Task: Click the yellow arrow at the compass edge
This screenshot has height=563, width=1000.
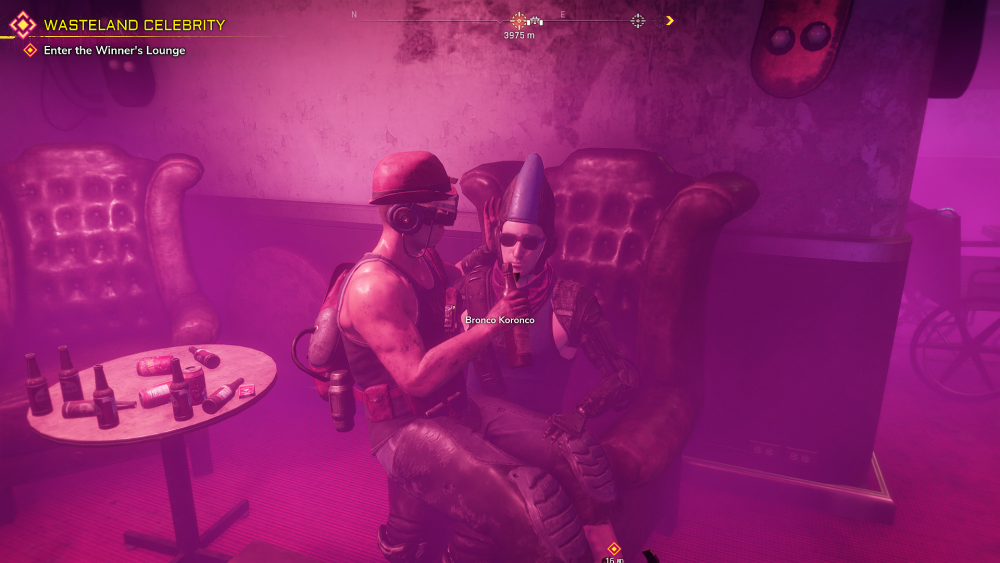Action: pos(669,20)
